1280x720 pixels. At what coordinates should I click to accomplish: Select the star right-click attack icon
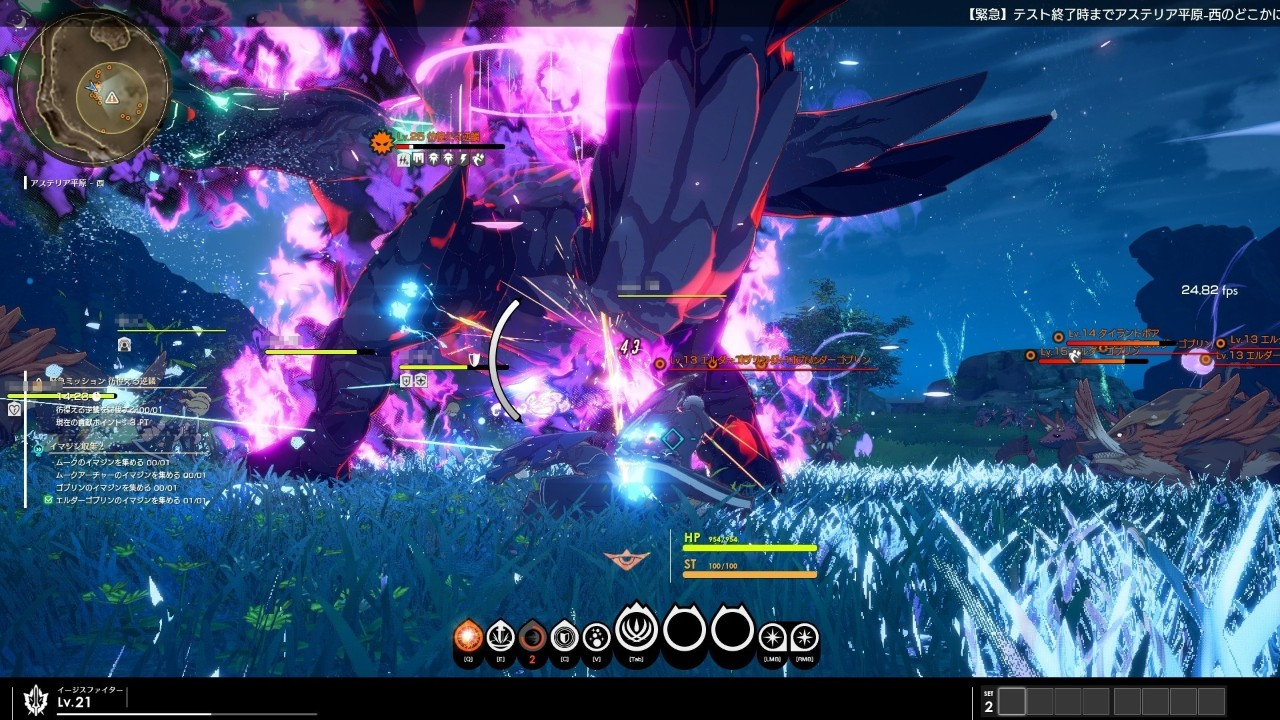point(804,637)
